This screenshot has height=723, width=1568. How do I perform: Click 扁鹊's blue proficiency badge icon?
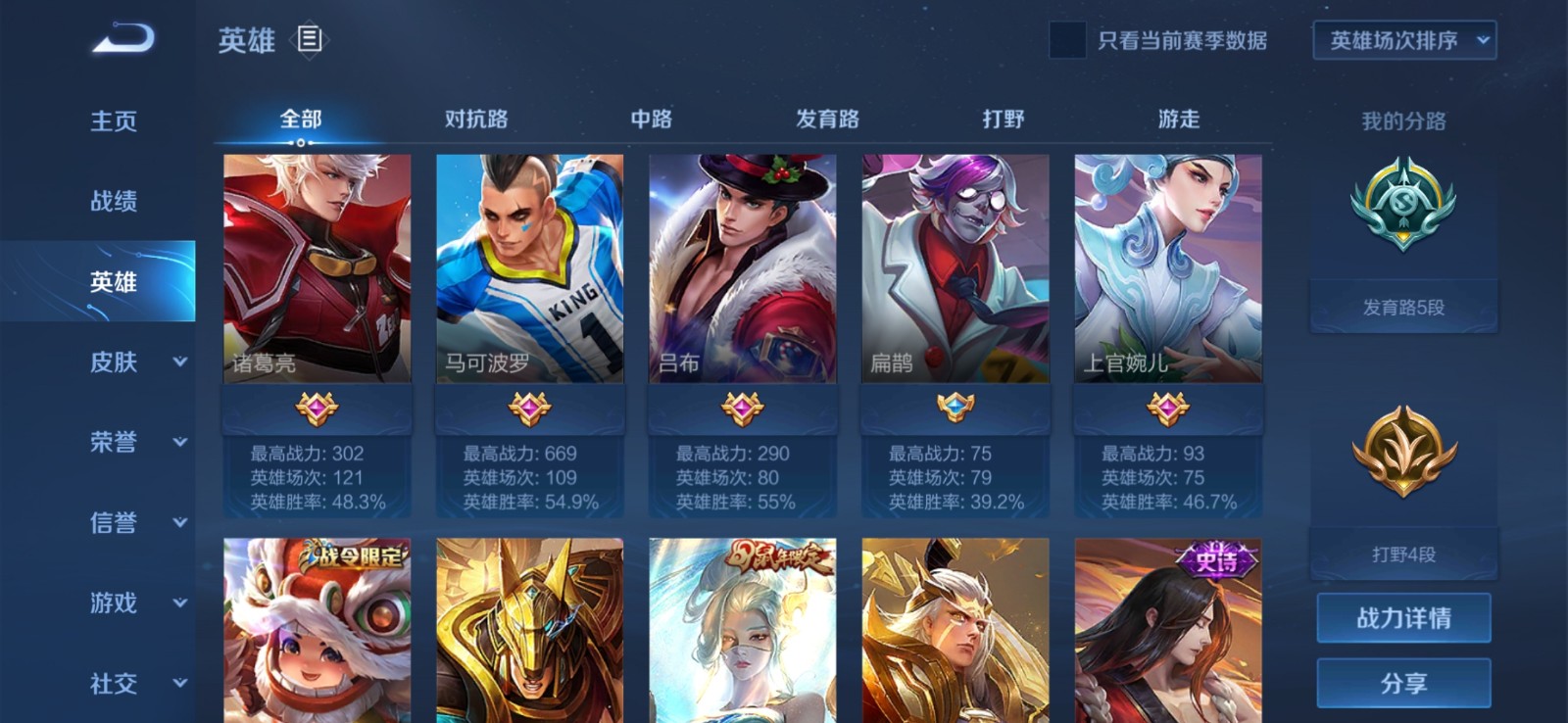[954, 408]
